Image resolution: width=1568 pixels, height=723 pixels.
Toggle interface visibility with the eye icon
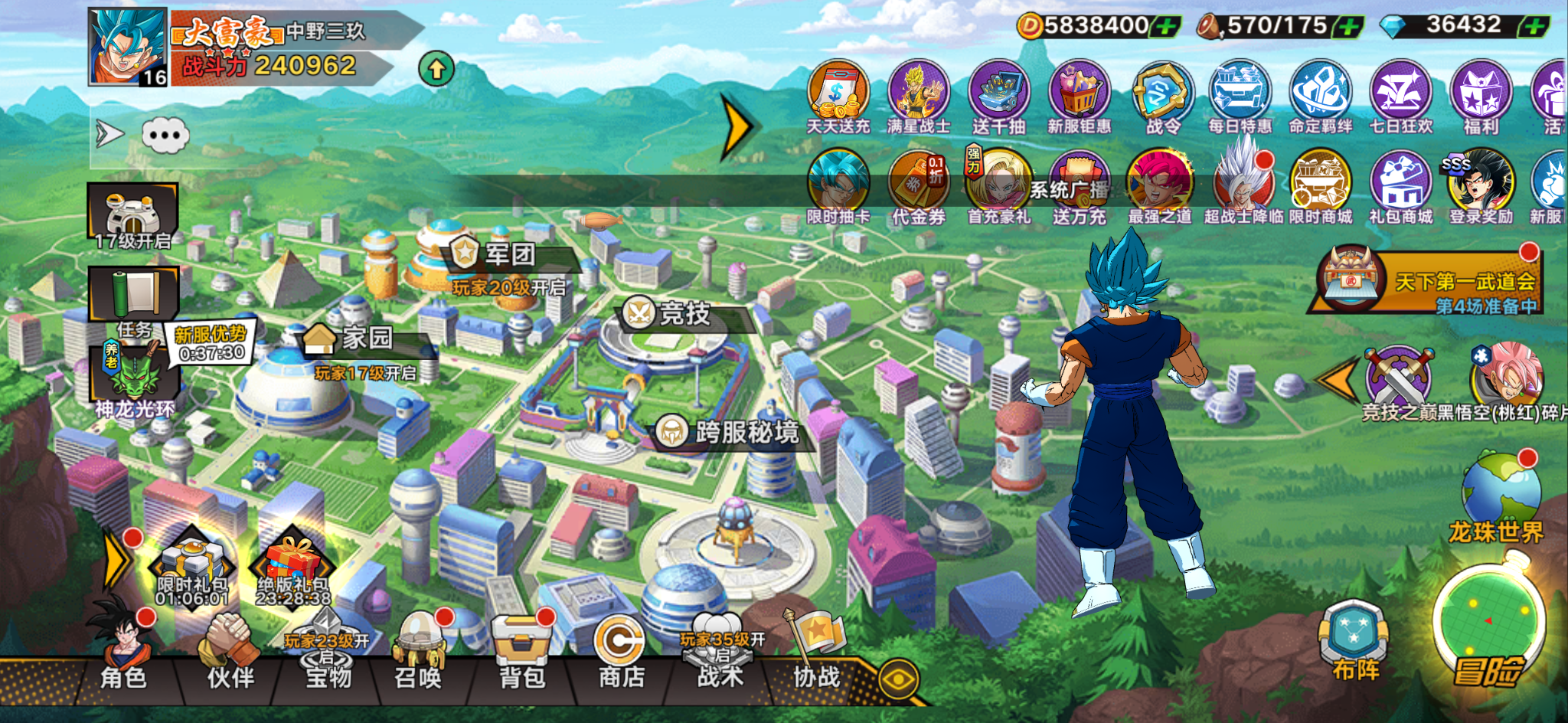pos(899,679)
